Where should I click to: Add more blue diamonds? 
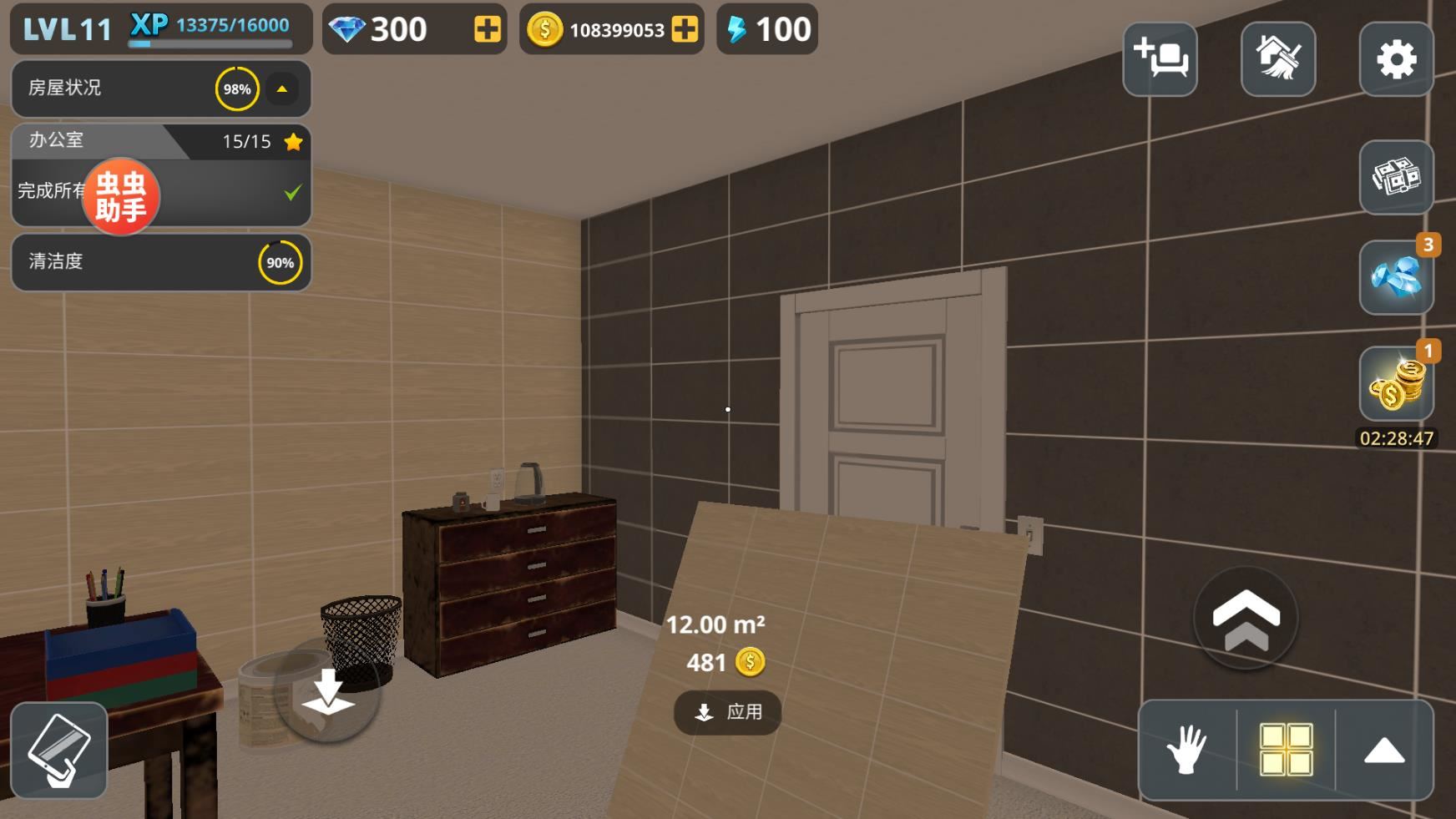487,30
